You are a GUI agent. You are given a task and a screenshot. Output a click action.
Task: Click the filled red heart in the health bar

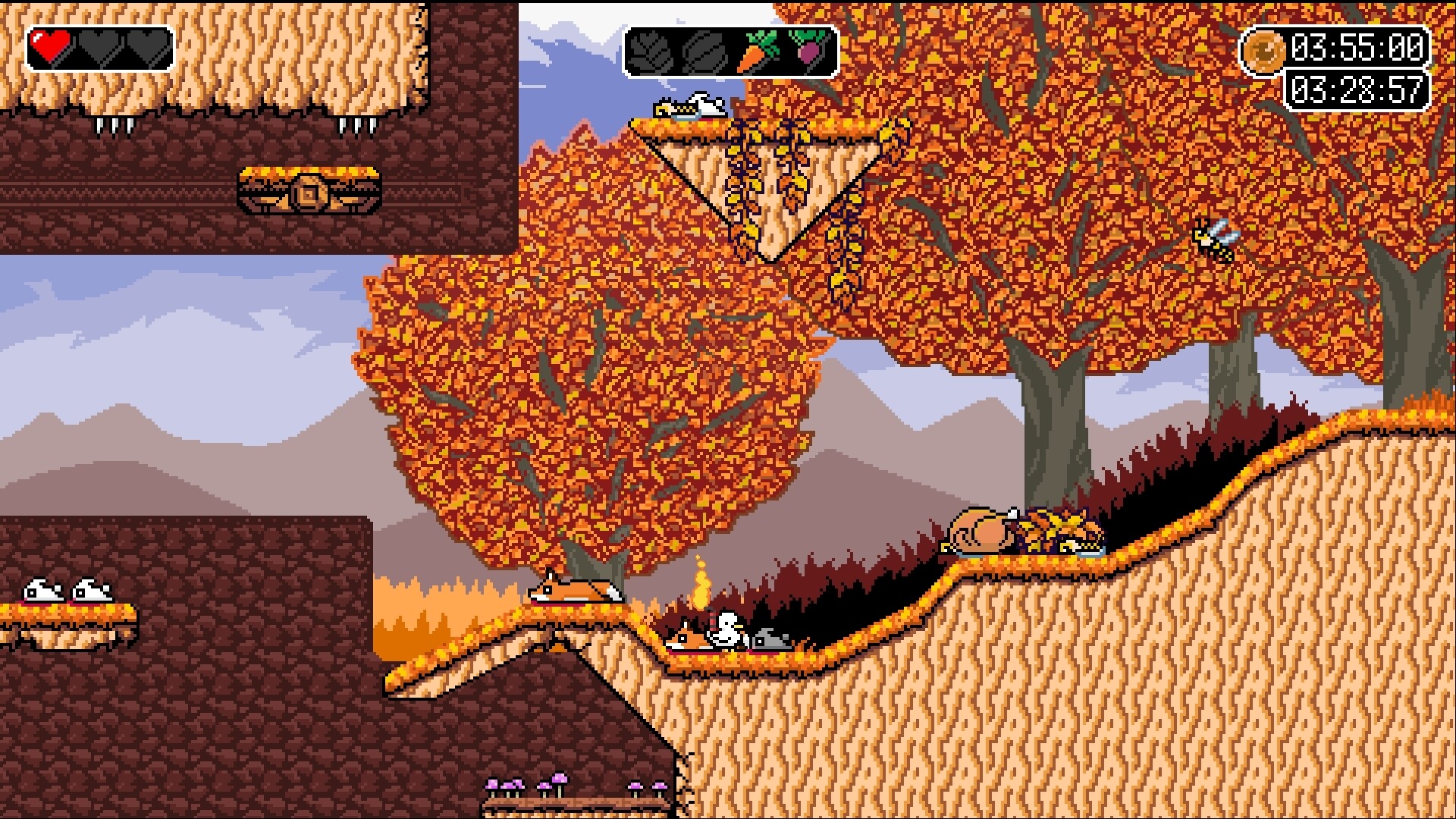coord(50,45)
